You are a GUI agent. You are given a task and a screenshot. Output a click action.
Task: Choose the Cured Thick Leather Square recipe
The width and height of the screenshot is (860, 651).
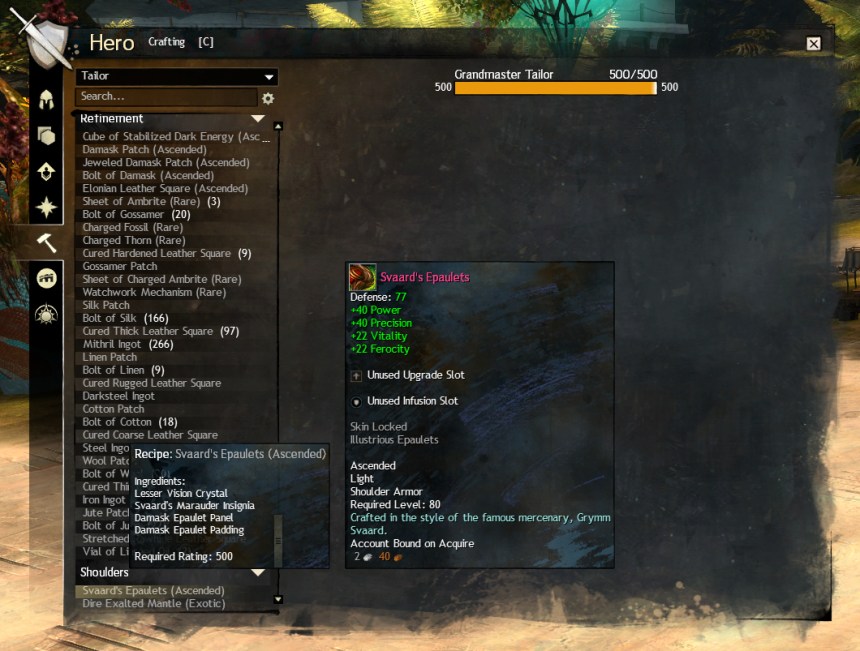160,332
